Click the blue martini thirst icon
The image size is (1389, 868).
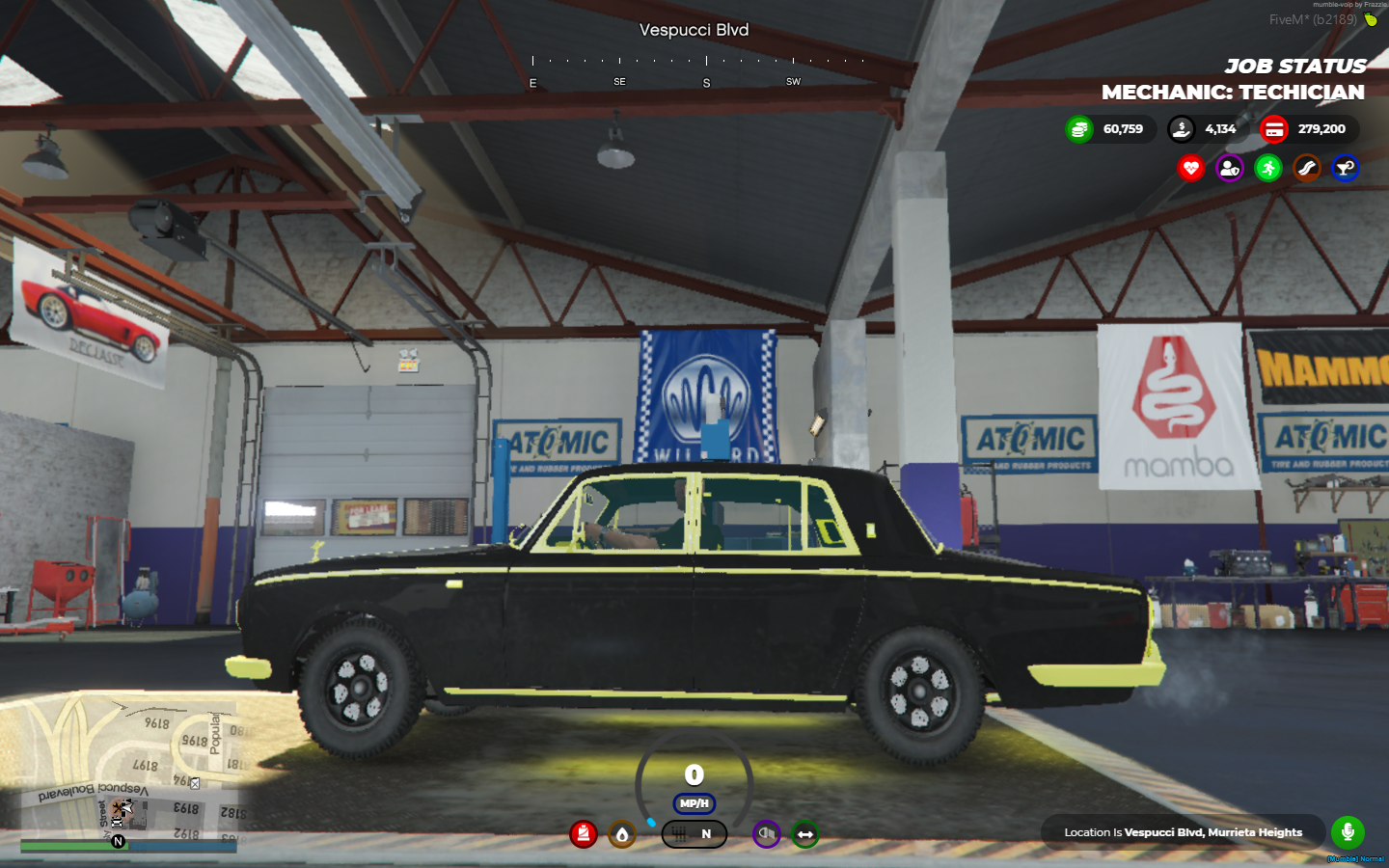1345,168
